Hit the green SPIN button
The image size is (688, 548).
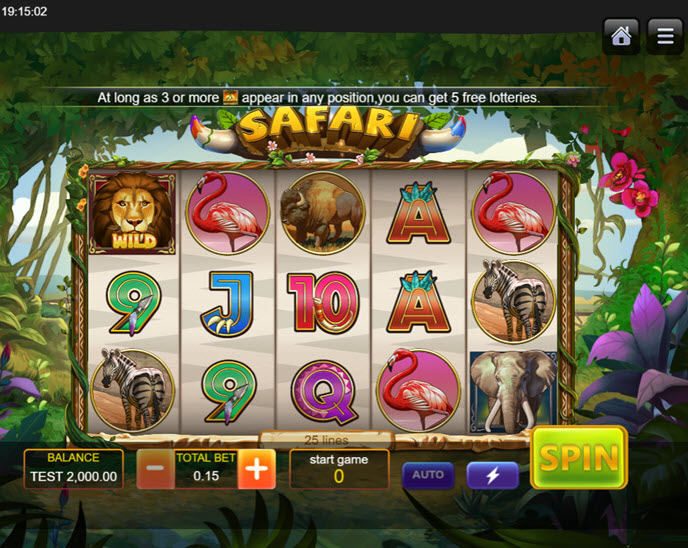(x=578, y=458)
